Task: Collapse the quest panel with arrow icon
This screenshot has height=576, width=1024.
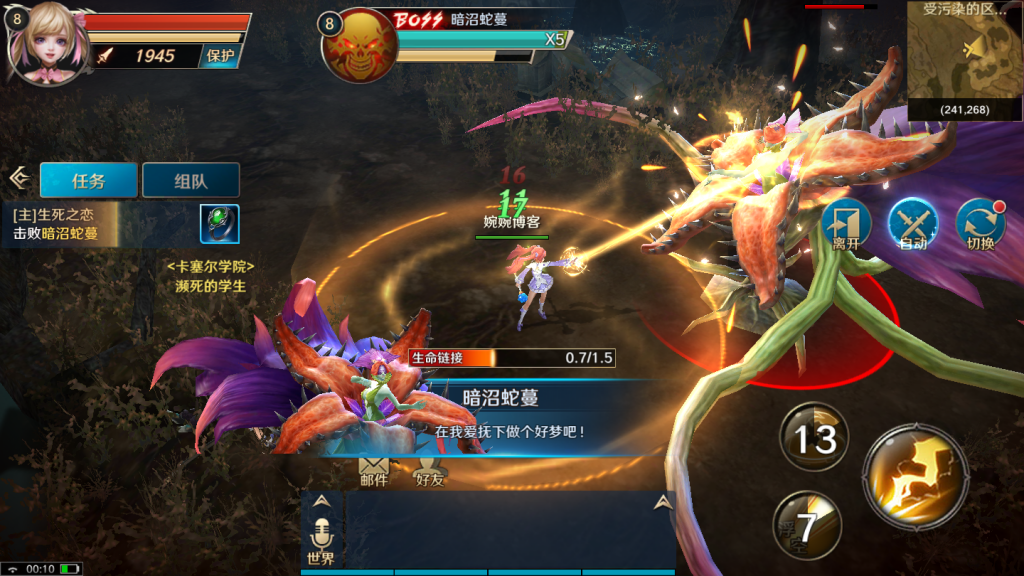Action: click(18, 178)
